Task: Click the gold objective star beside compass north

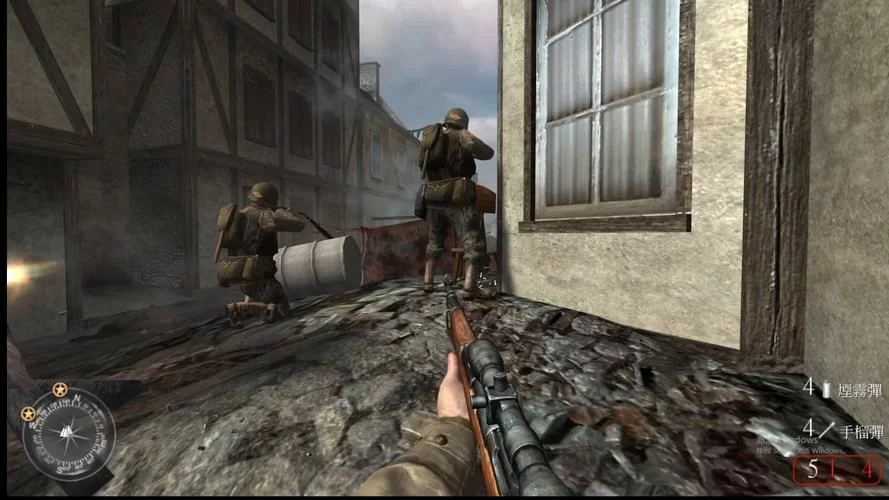Action: click(60, 388)
